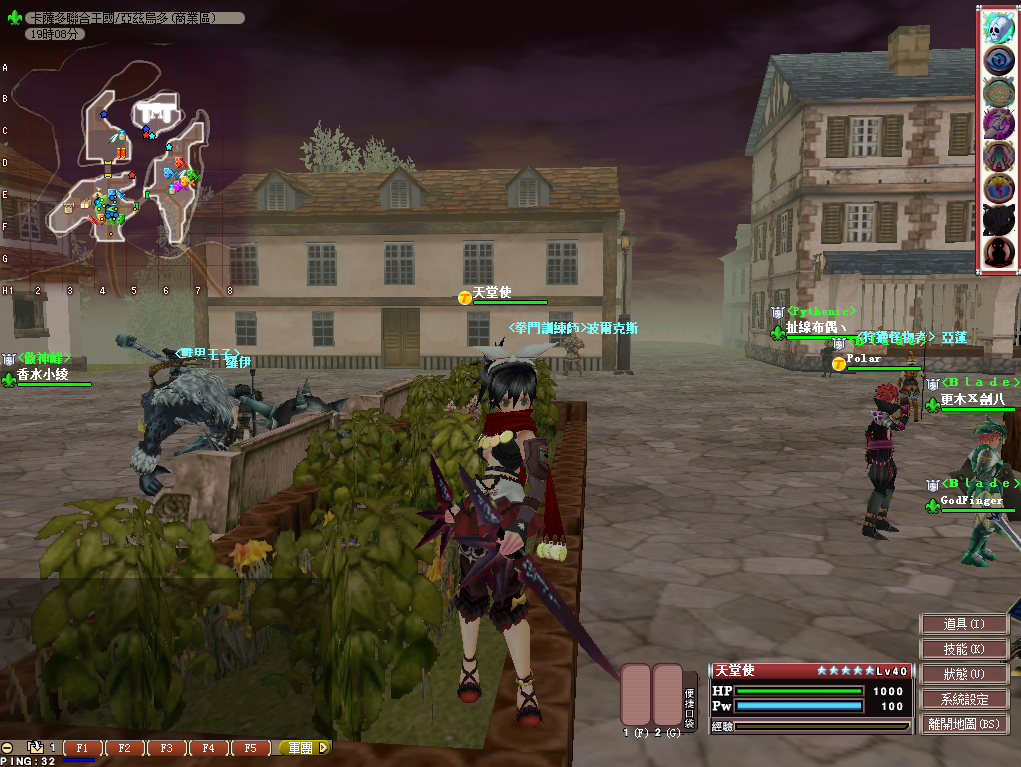Activate the blue eye skill icon

(x=999, y=60)
